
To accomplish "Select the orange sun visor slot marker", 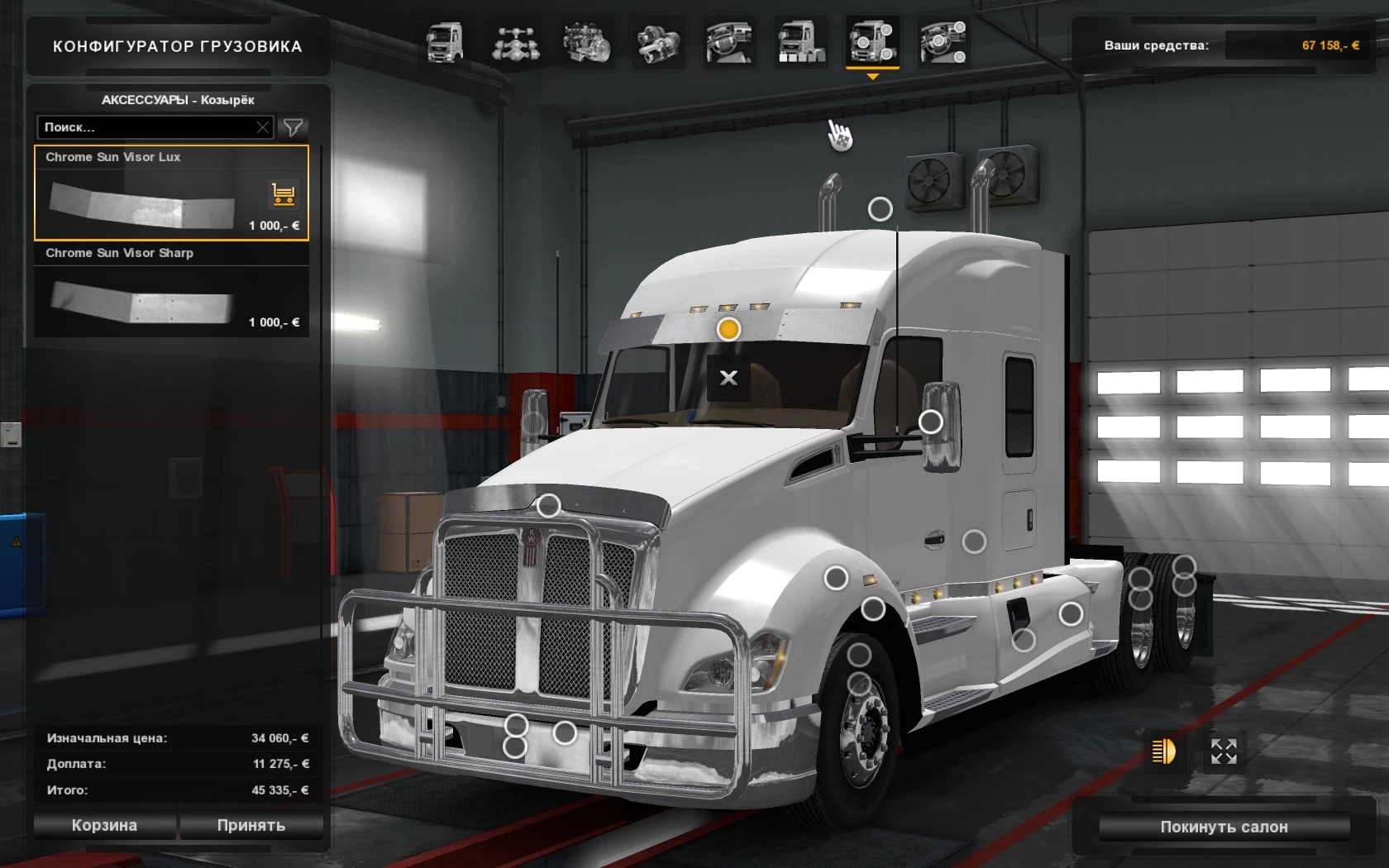I will click(728, 329).
